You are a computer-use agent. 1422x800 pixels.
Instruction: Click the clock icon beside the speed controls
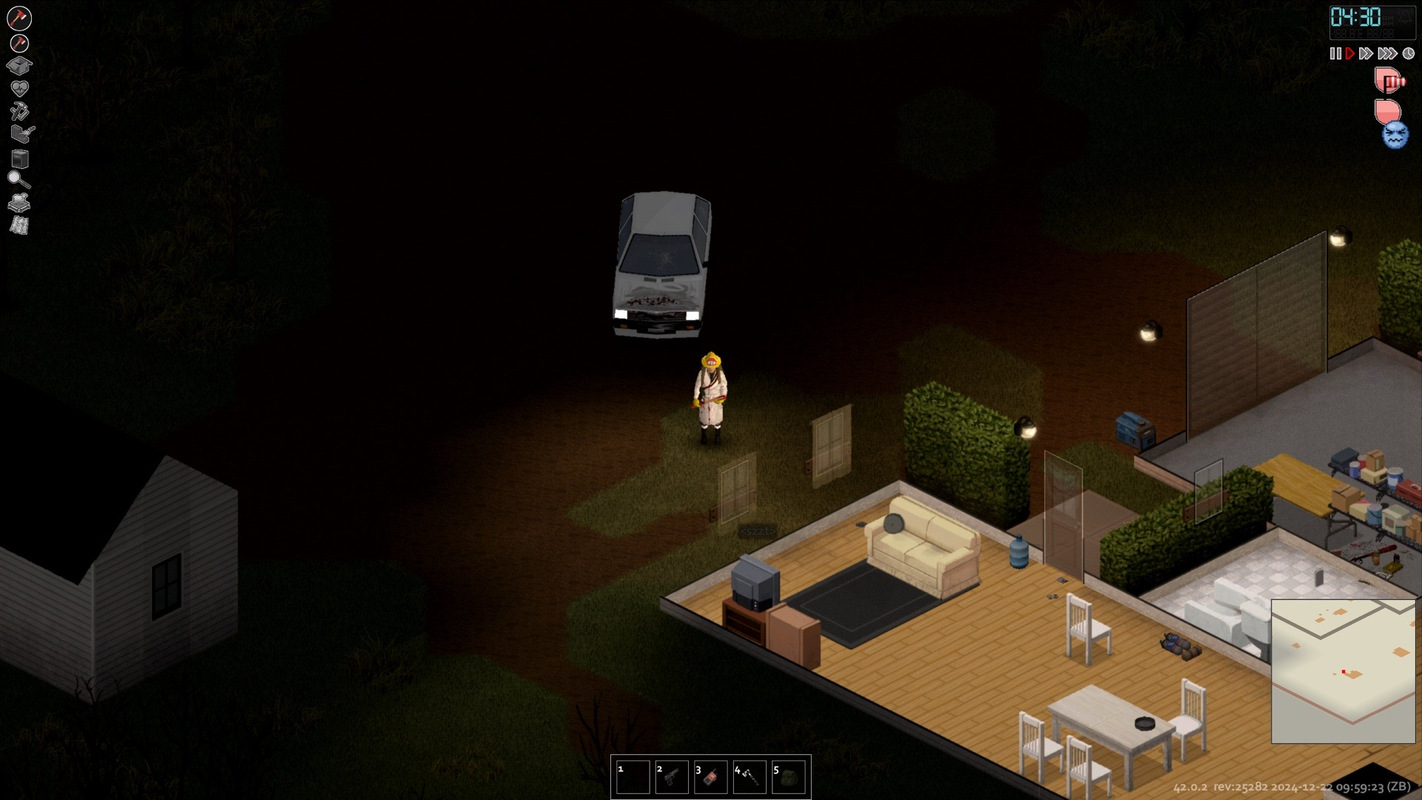[x=1408, y=54]
